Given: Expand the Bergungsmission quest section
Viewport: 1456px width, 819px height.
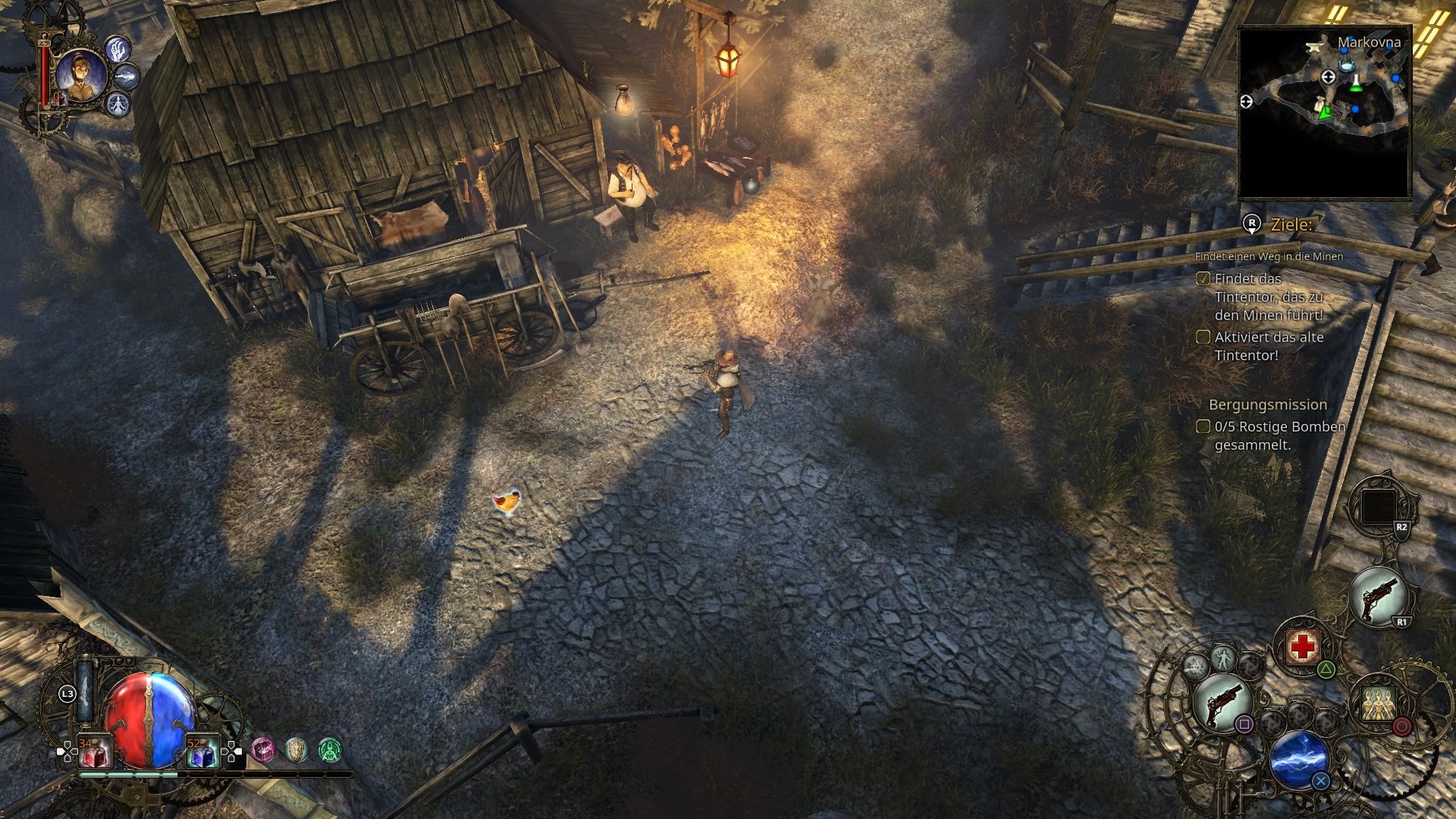Looking at the screenshot, I should coord(1269,405).
